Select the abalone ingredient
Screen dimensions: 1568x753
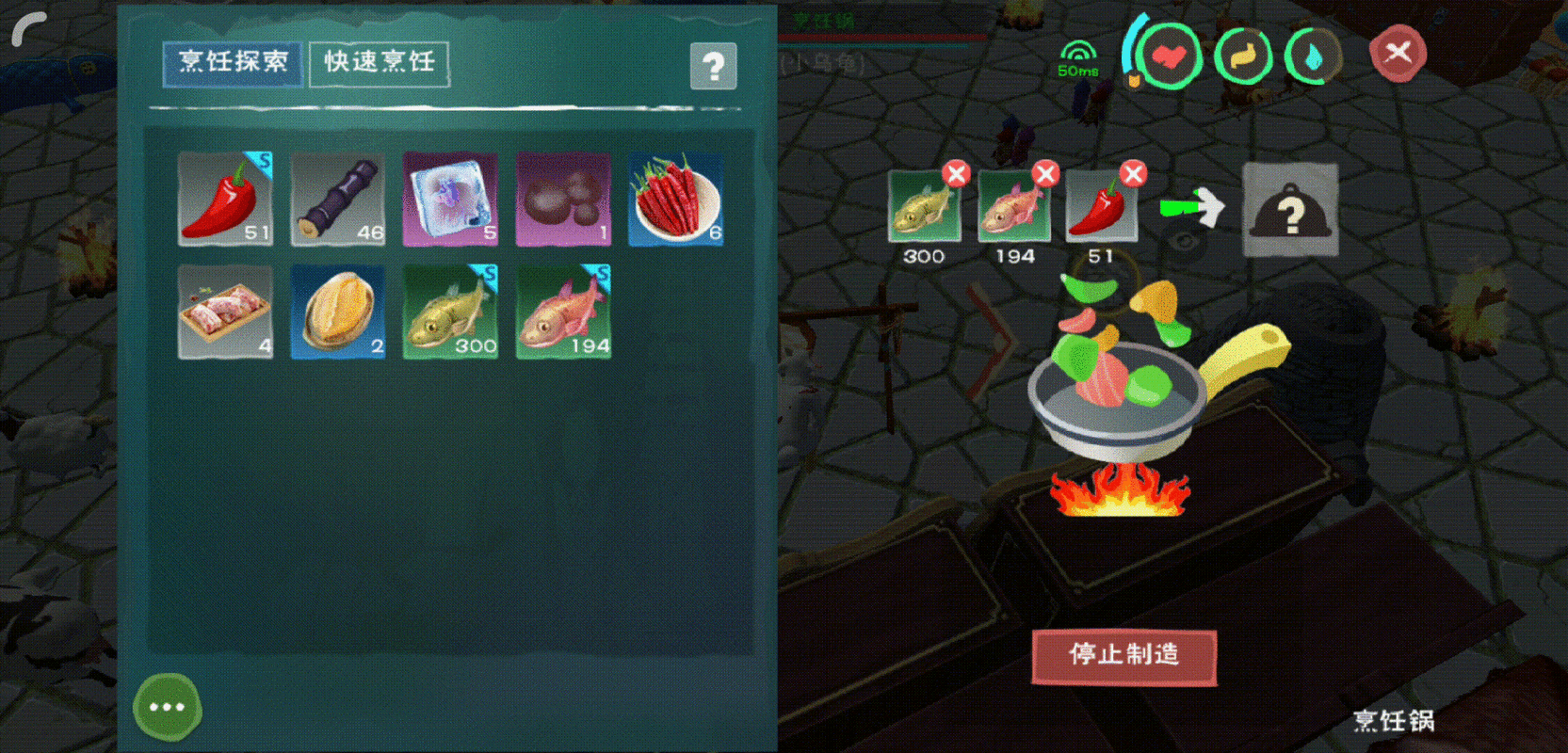click(338, 312)
